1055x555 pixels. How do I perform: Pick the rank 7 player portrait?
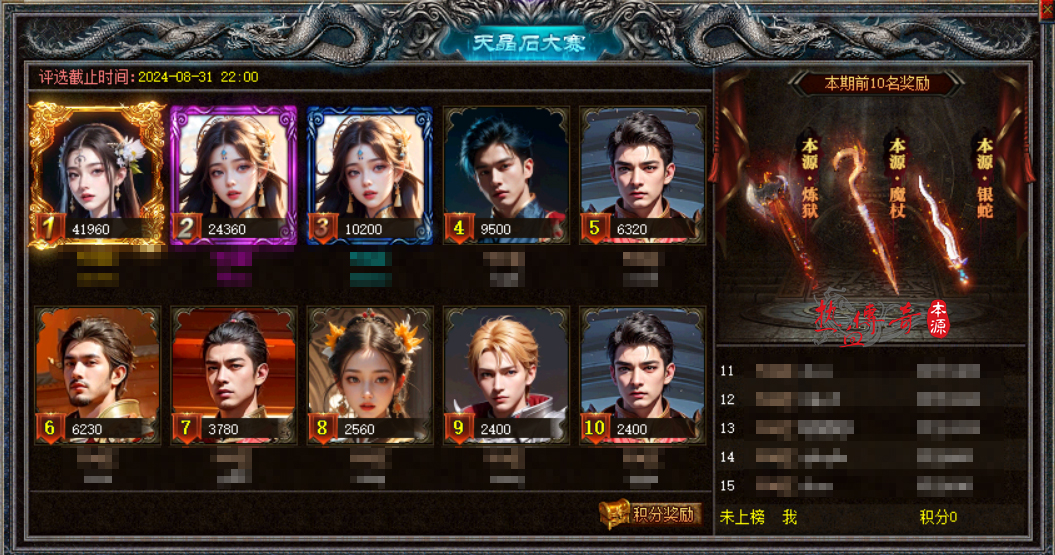[x=234, y=370]
